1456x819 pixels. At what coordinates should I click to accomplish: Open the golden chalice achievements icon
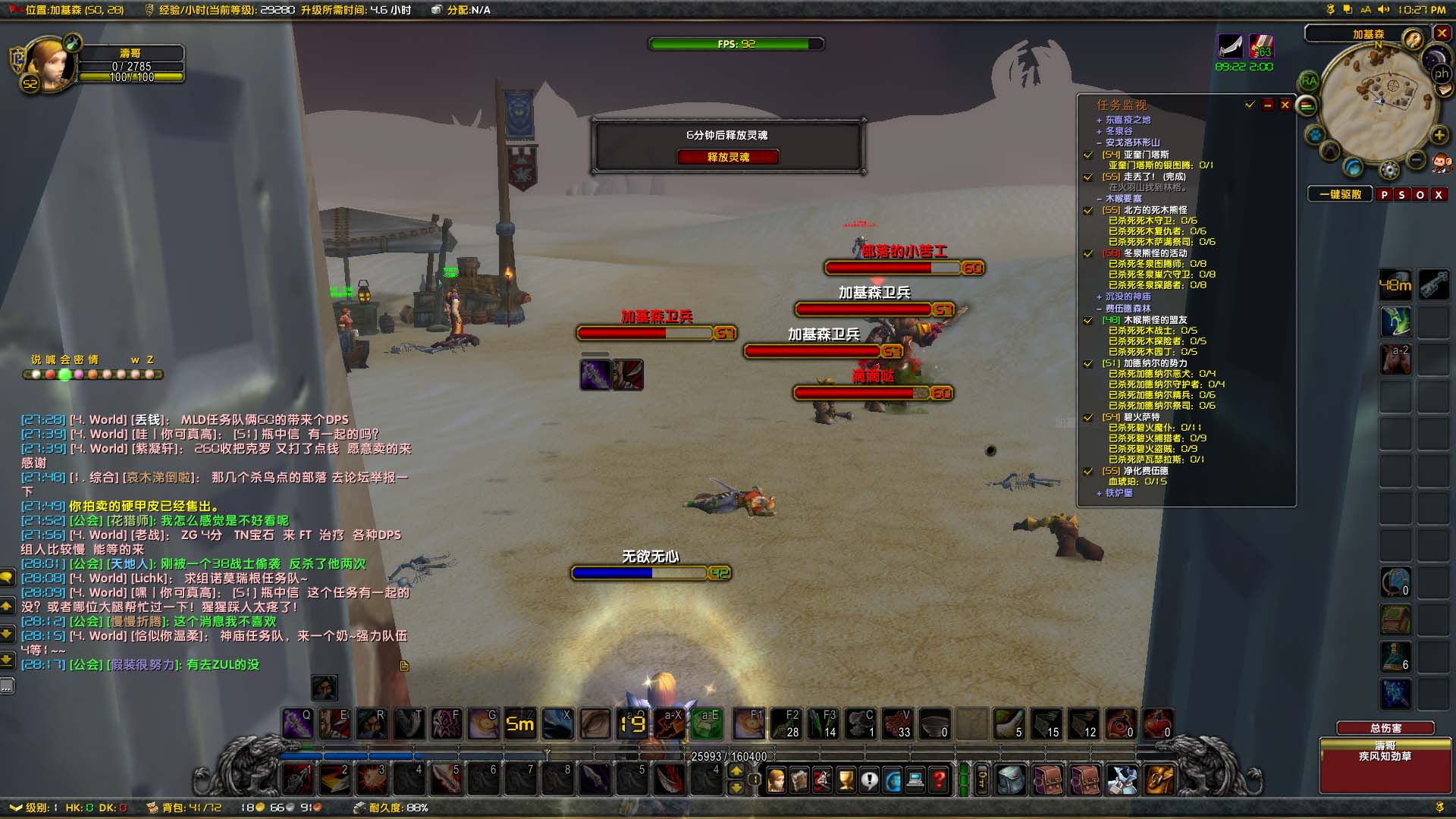point(845,777)
